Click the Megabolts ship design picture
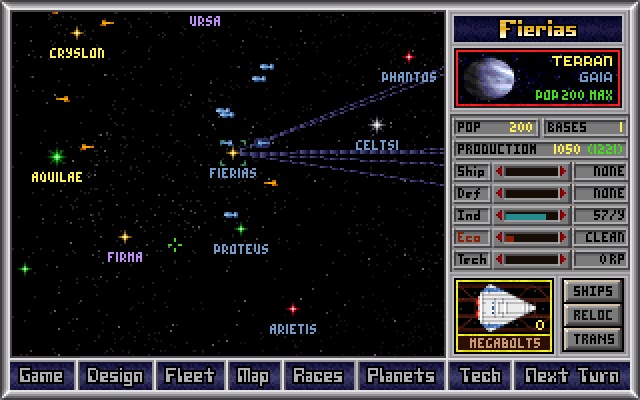Screen dimensions: 640x400 pyautogui.click(x=504, y=309)
